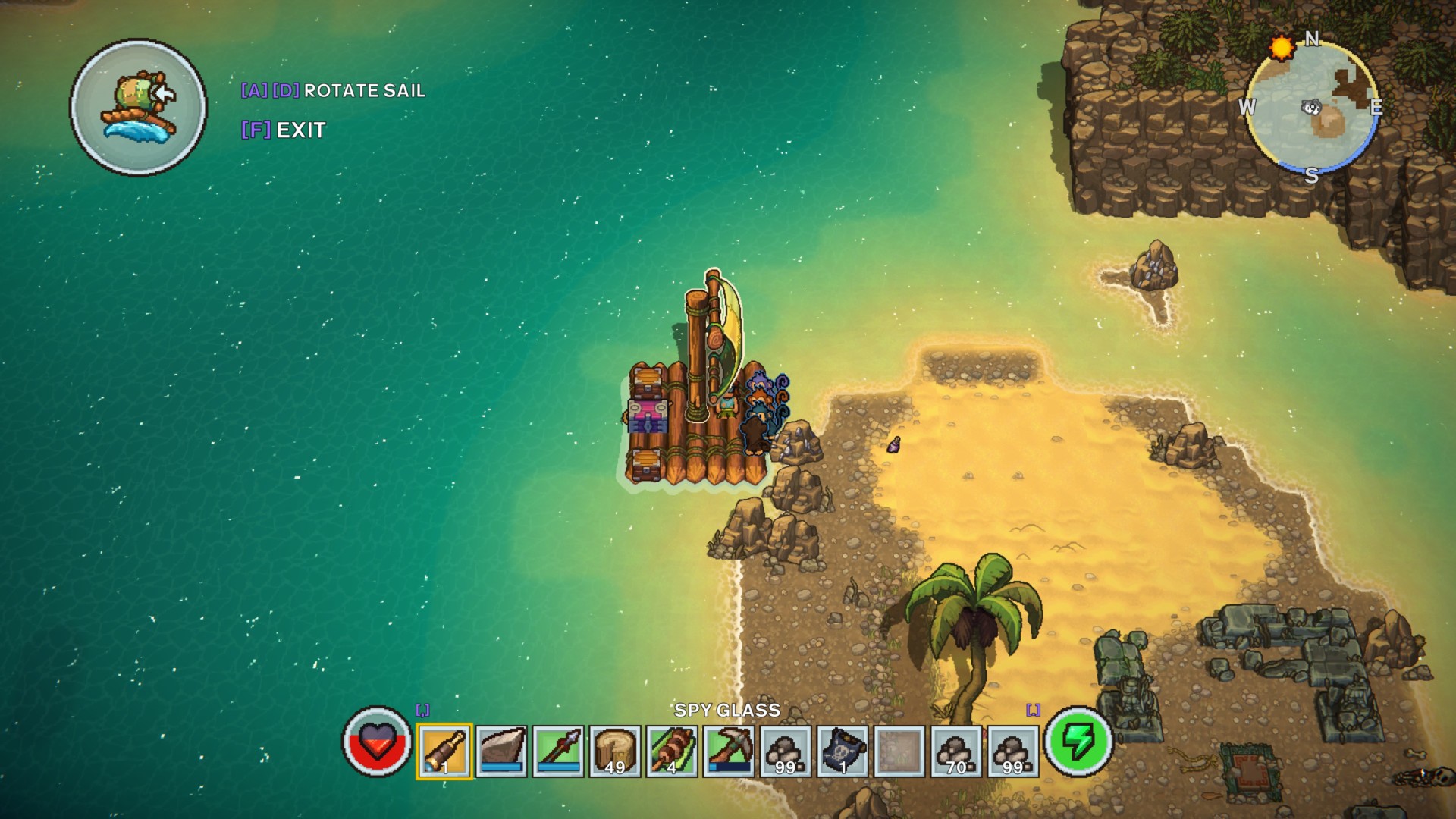Equip the spear from the hotbar

click(x=558, y=751)
